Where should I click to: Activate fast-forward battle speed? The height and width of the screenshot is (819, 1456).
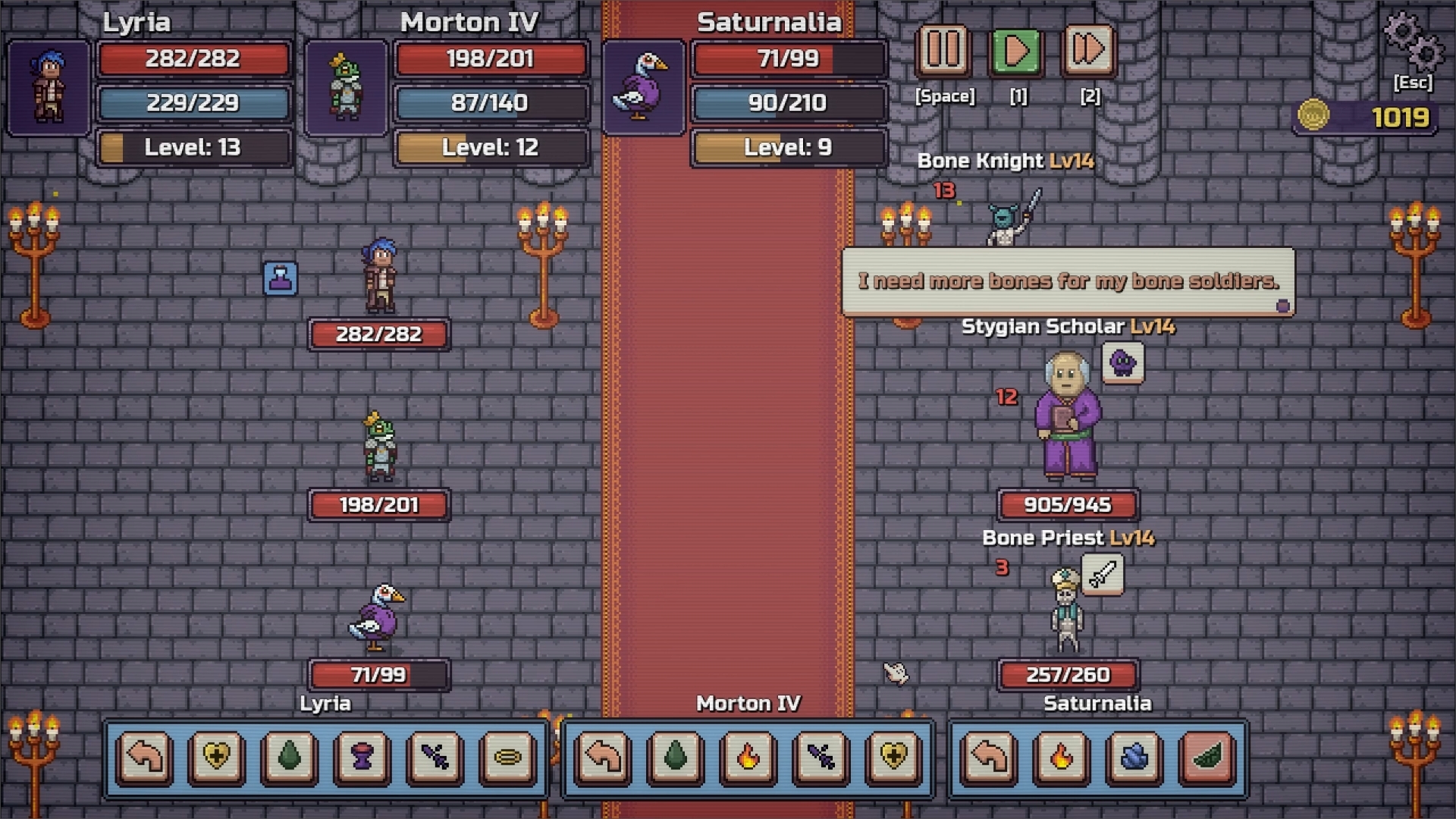[x=1089, y=51]
